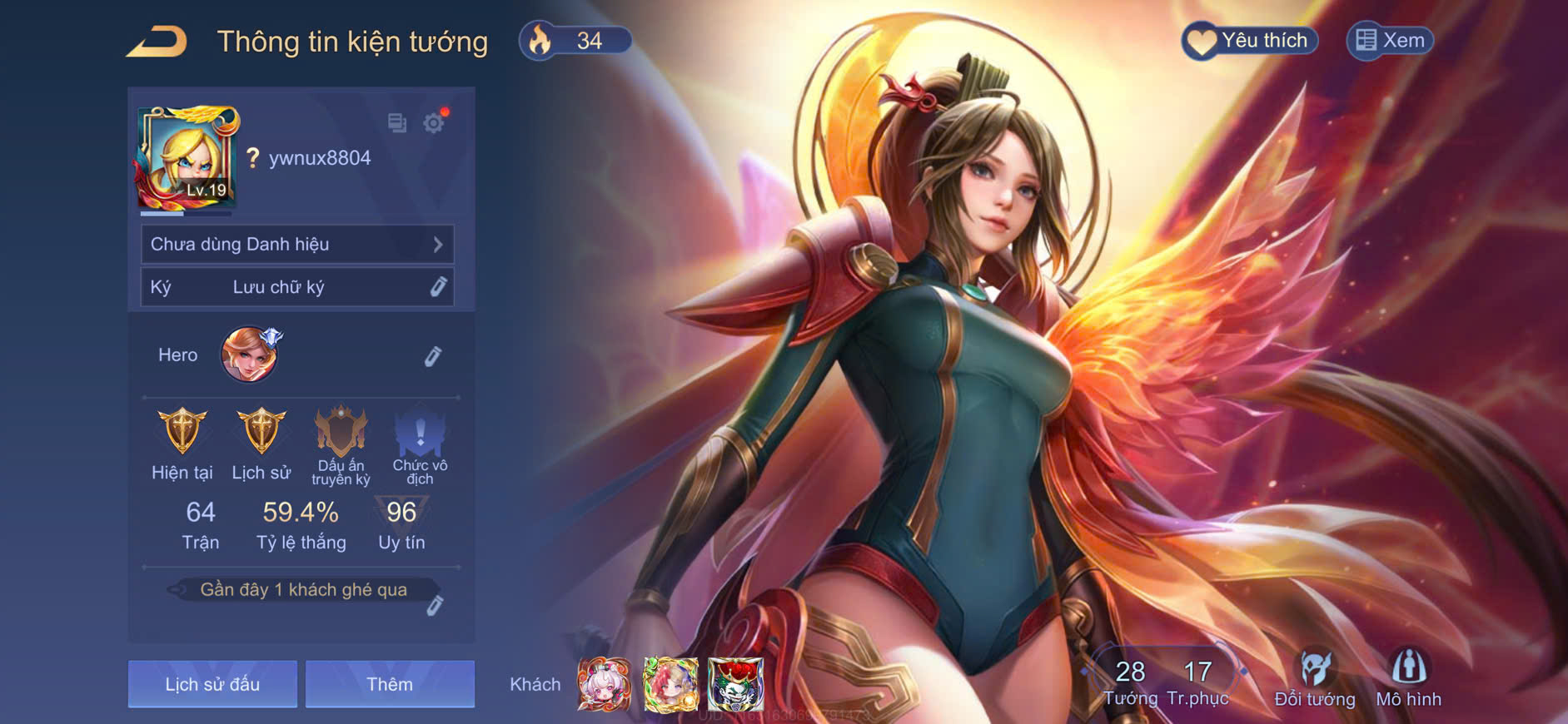Select the joker-faced visitor avatar
Viewport: 1568px width, 724px height.
(735, 684)
